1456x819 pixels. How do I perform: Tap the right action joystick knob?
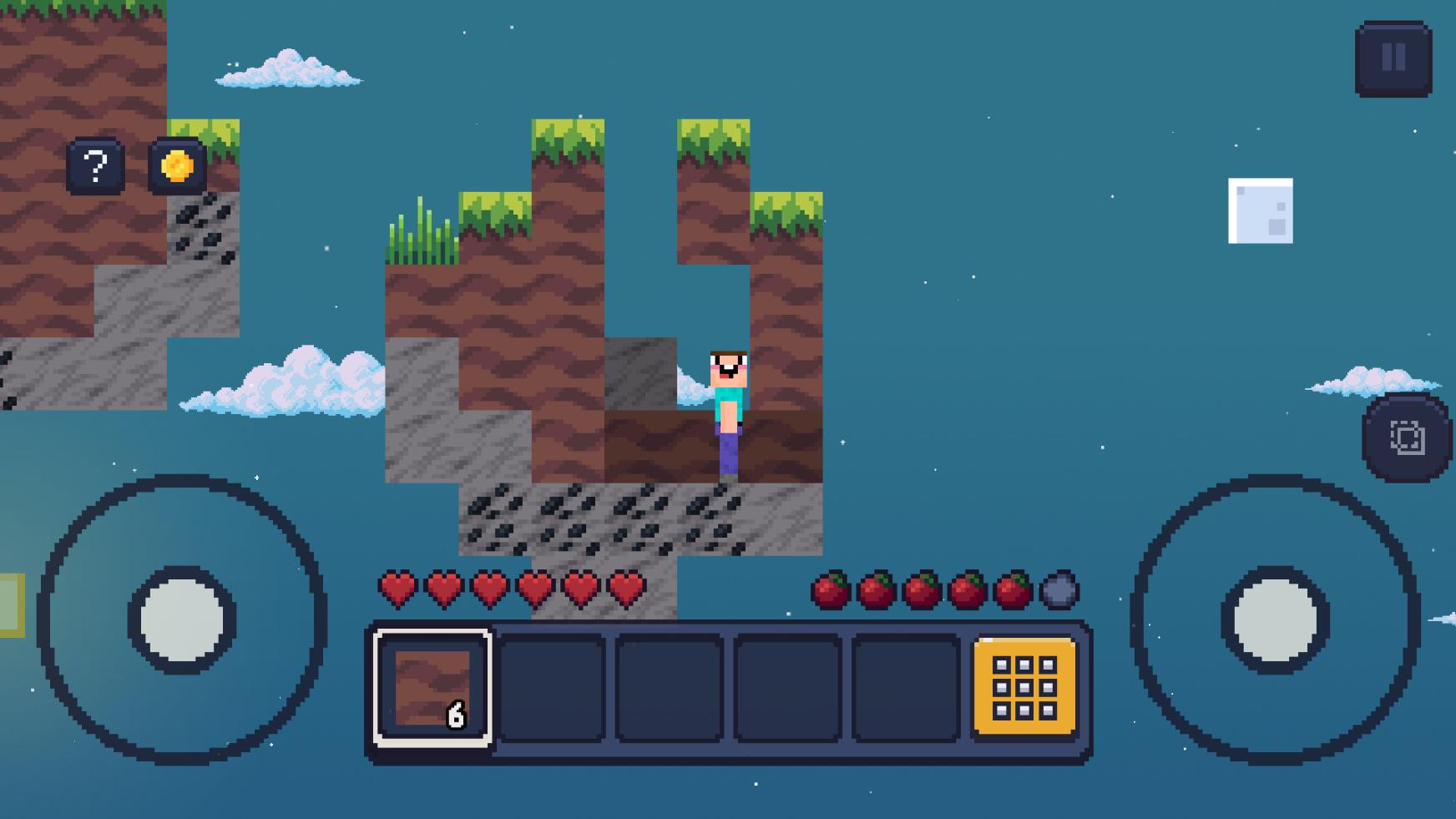tap(1275, 619)
